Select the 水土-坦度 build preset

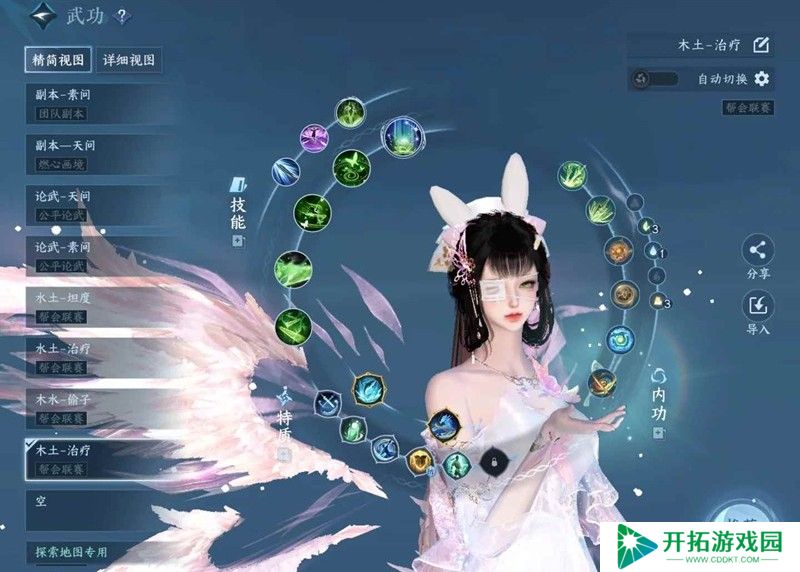coord(92,306)
